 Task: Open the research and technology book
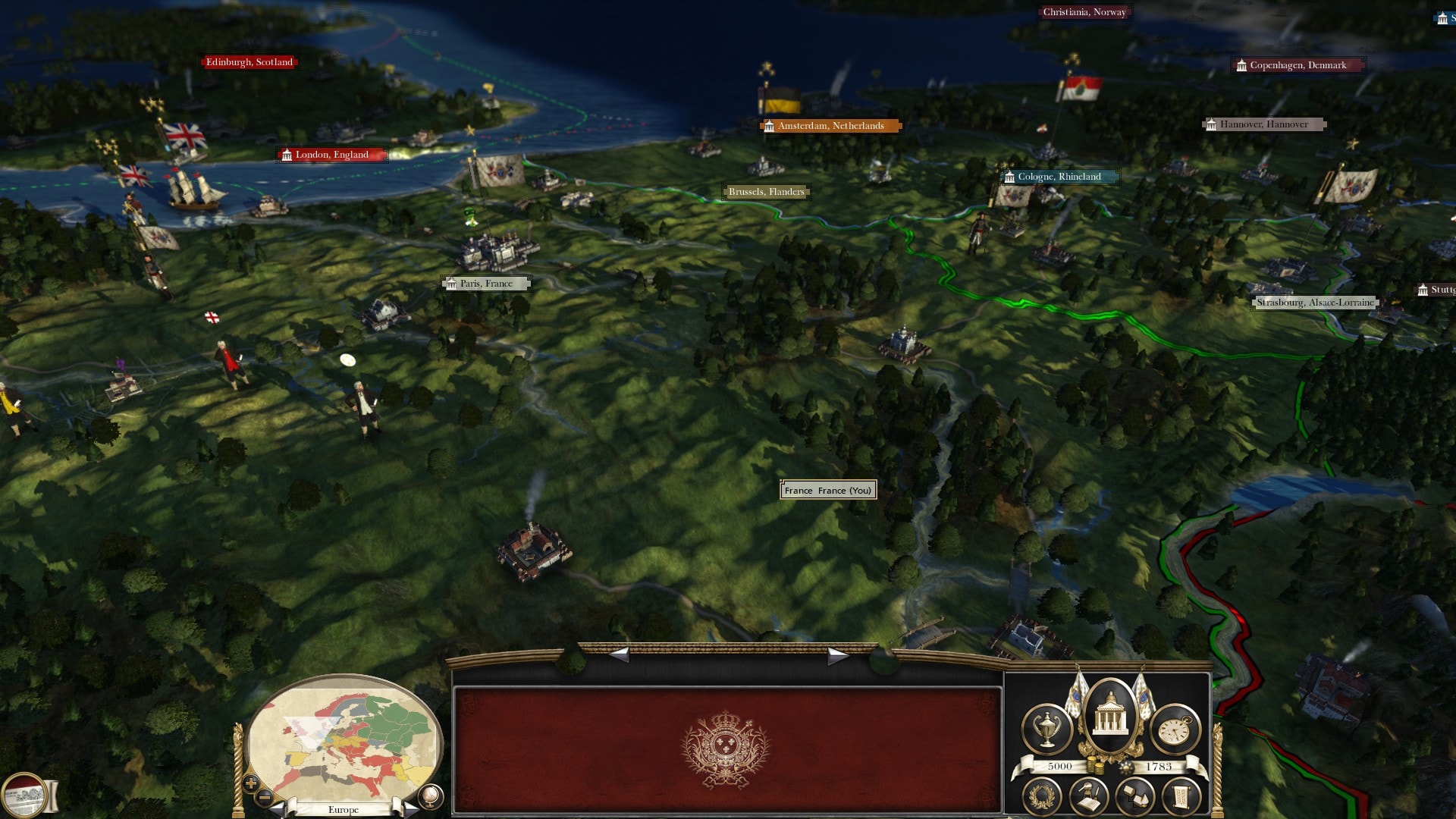(x=1089, y=797)
